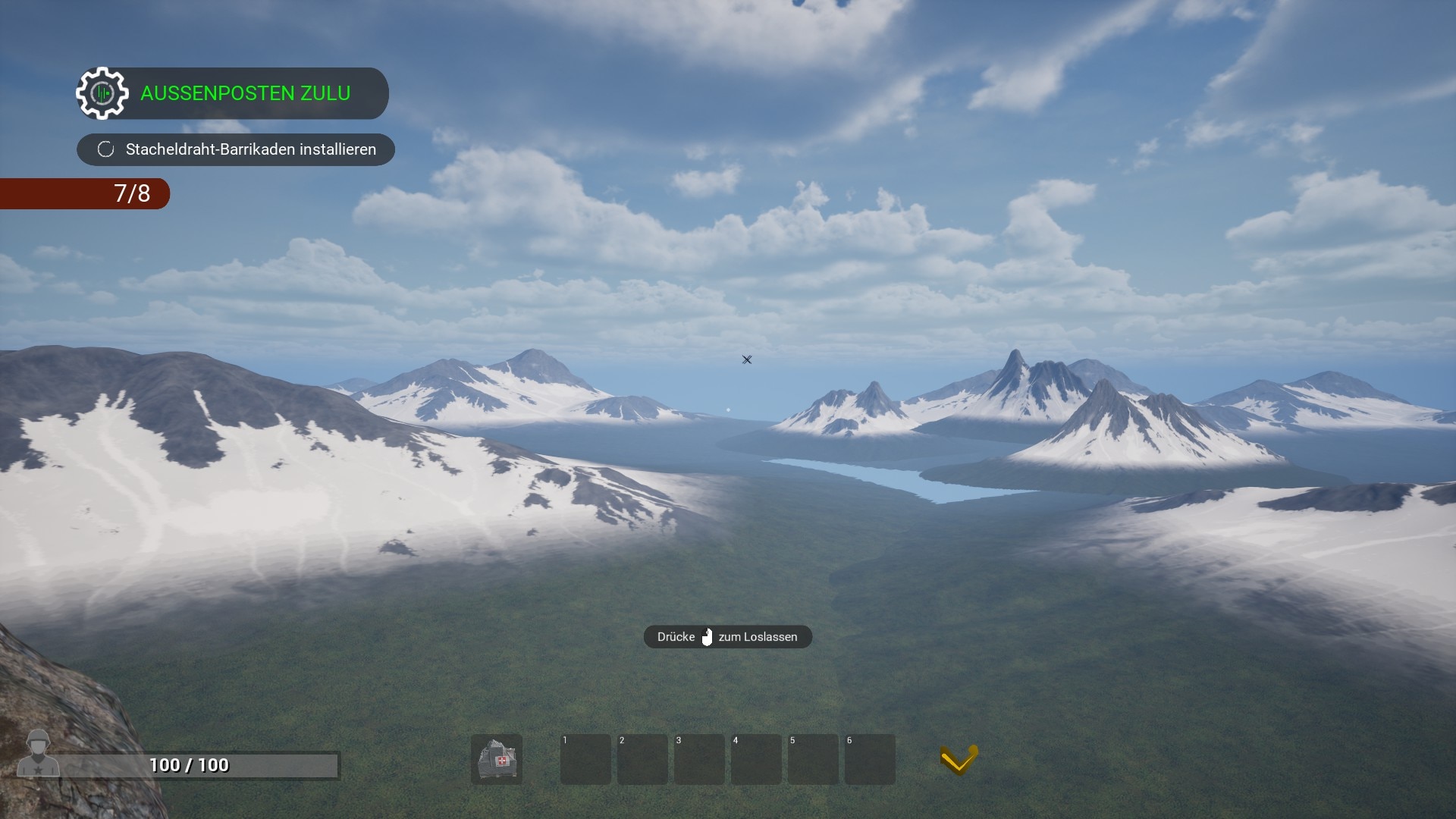Click the Aussenposten Zulu gear icon
This screenshot has width=1456, height=819.
click(x=102, y=93)
